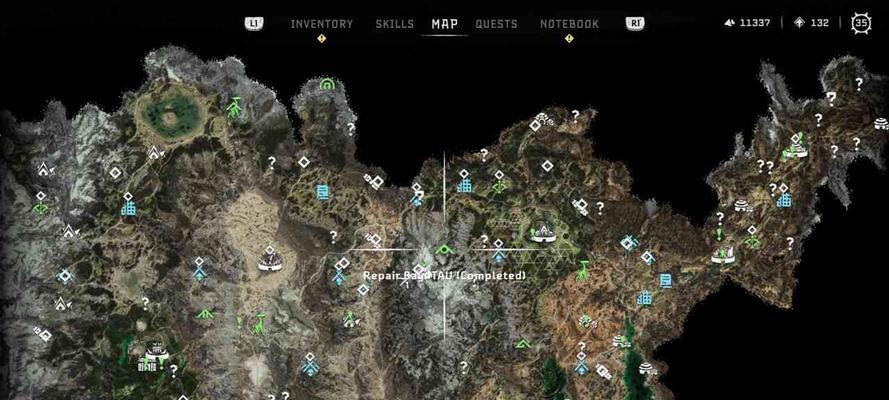889x400 pixels.
Task: Switch to the Inventory tab
Action: (321, 24)
